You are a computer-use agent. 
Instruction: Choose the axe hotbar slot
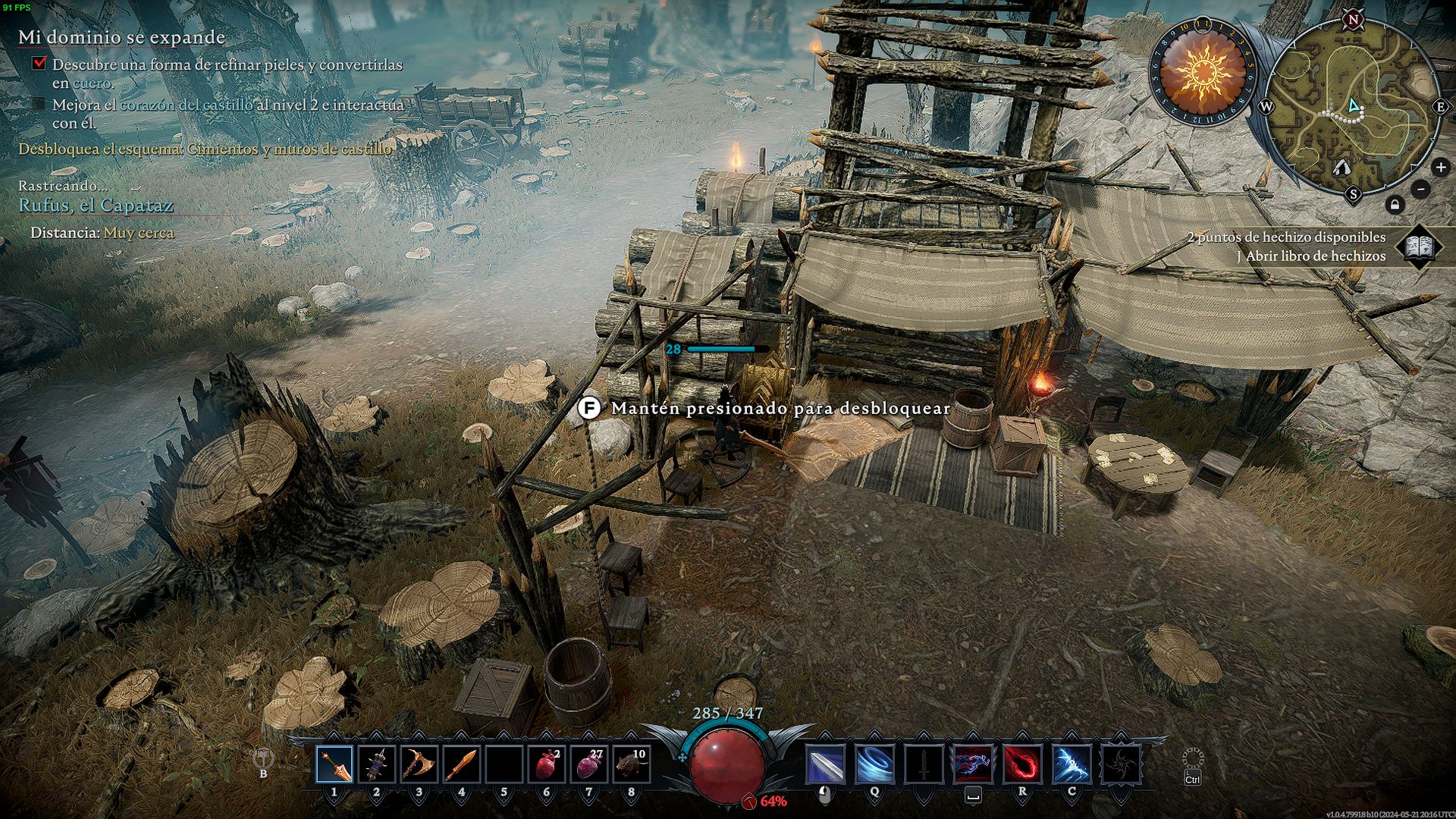(x=419, y=764)
